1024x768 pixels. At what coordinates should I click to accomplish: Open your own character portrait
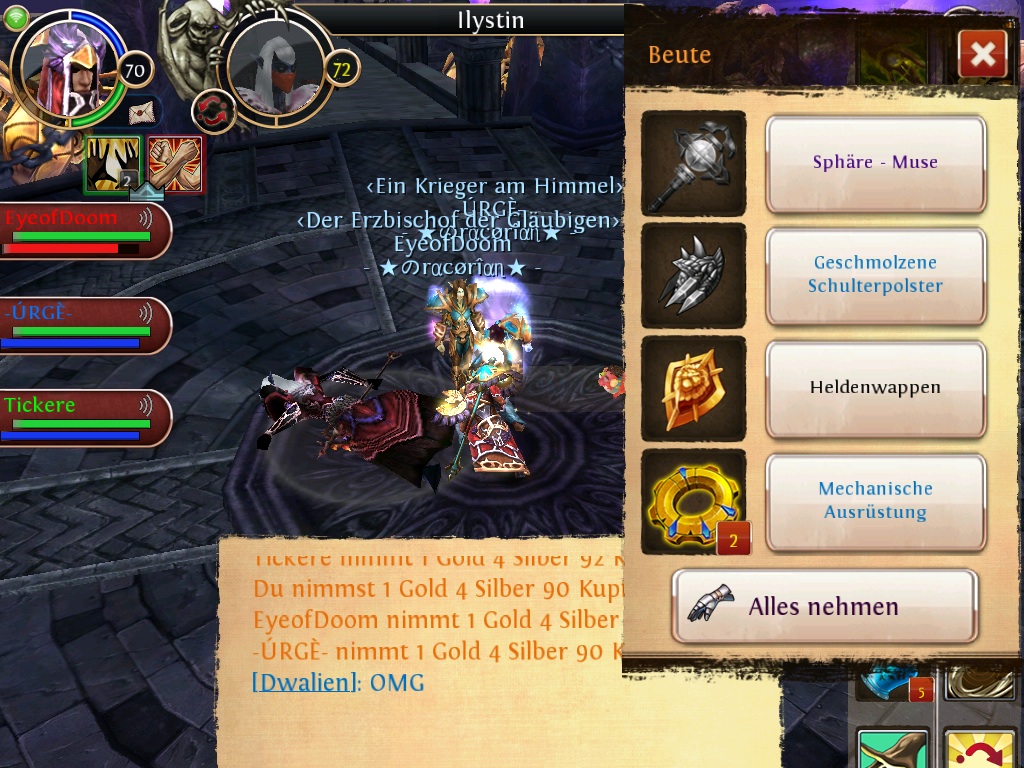coord(70,68)
